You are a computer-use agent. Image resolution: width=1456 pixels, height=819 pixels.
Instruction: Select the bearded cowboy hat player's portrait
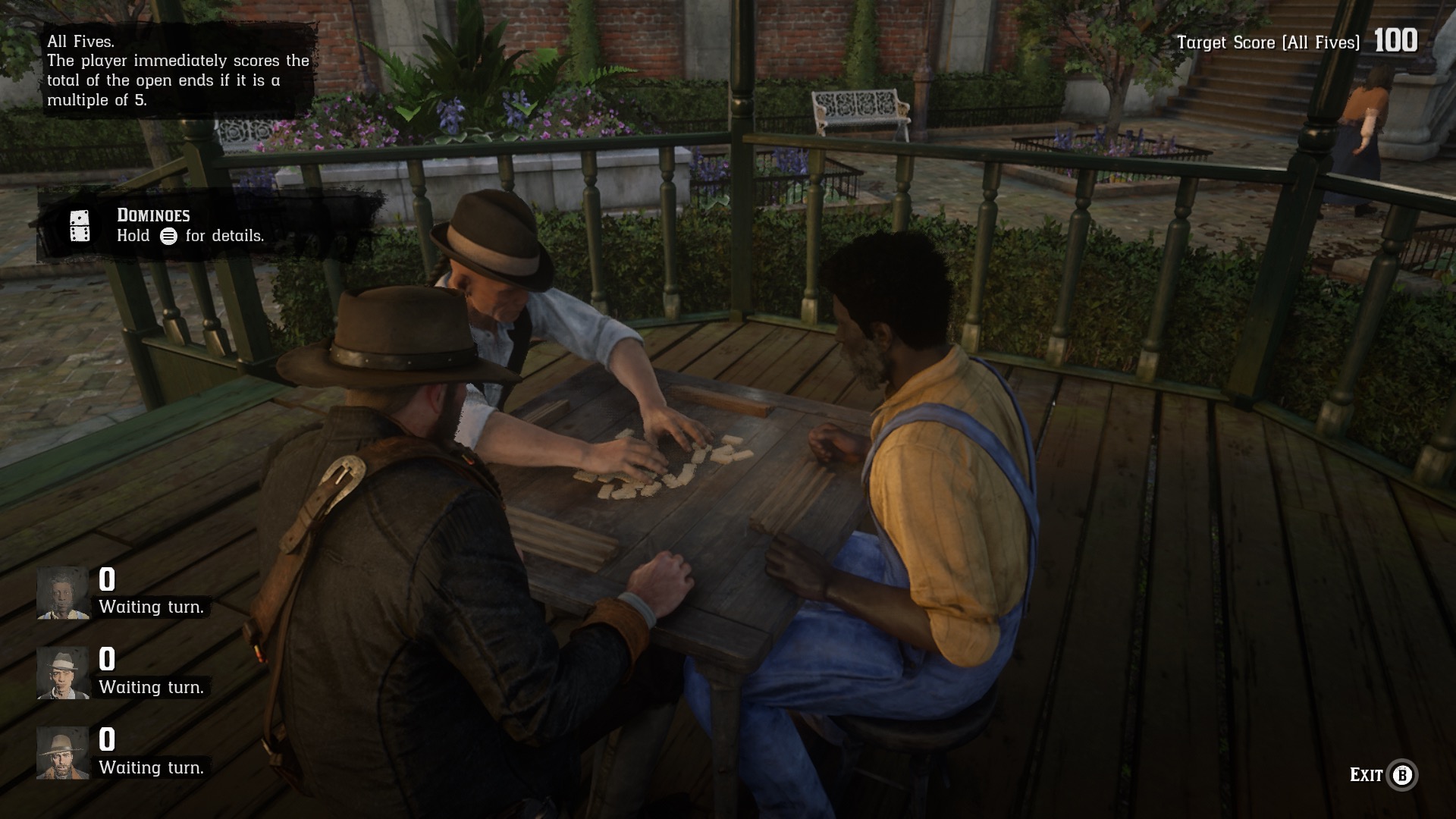pyautogui.click(x=62, y=753)
